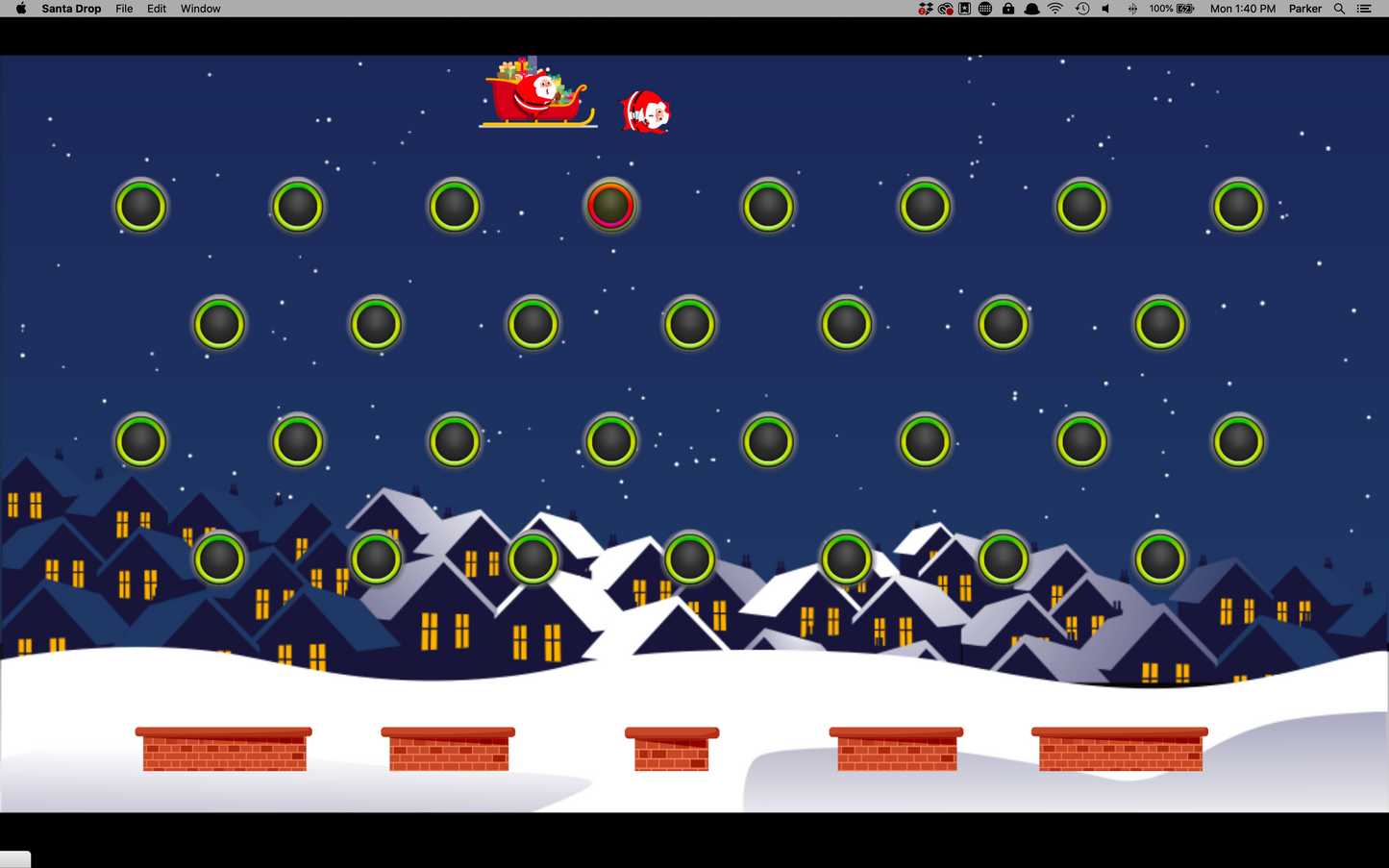Open Spotlight search from the menu bar
Image resolution: width=1389 pixels, height=868 pixels.
pyautogui.click(x=1339, y=9)
